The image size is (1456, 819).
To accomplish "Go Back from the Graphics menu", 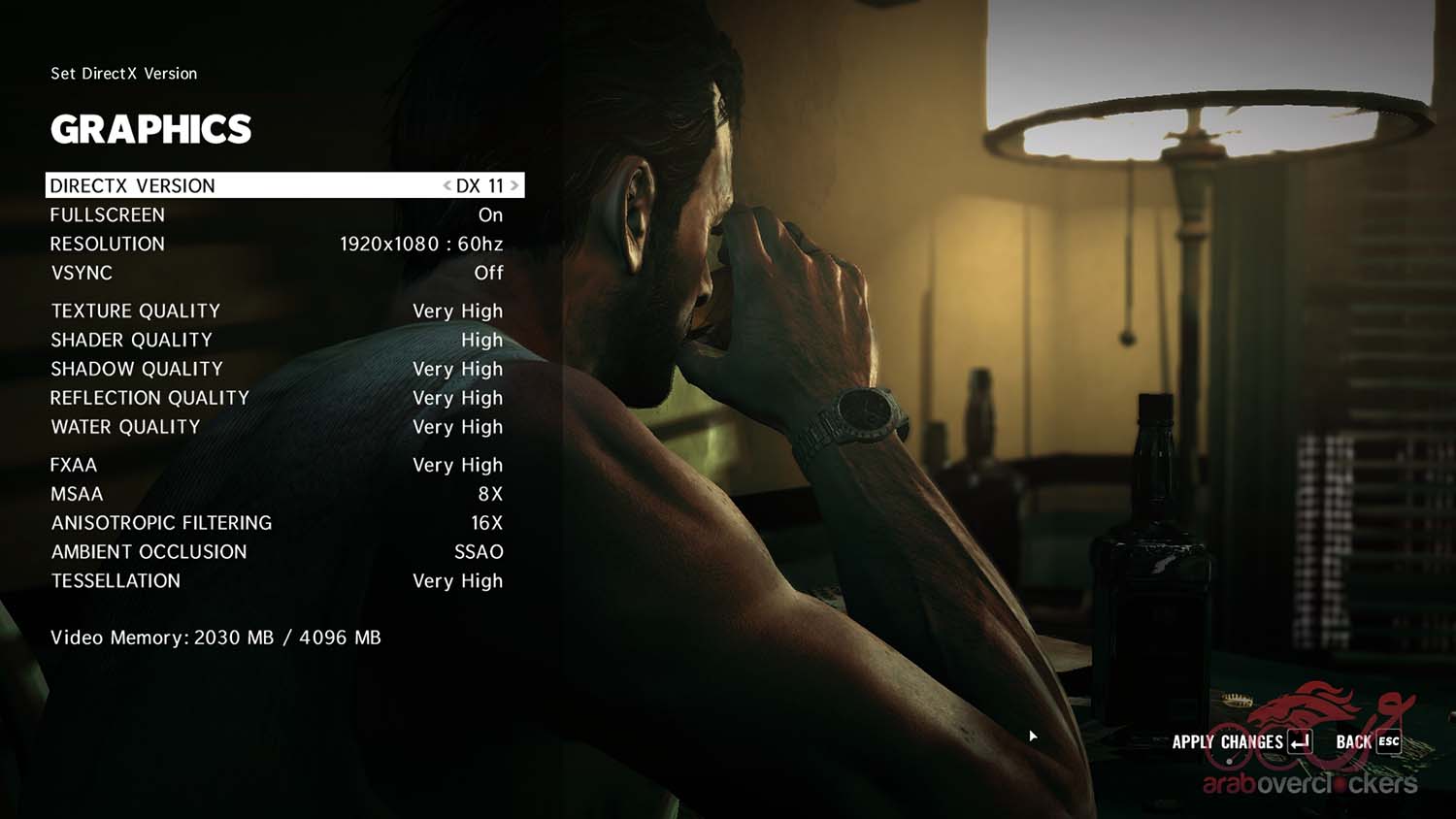I will click(x=1368, y=742).
